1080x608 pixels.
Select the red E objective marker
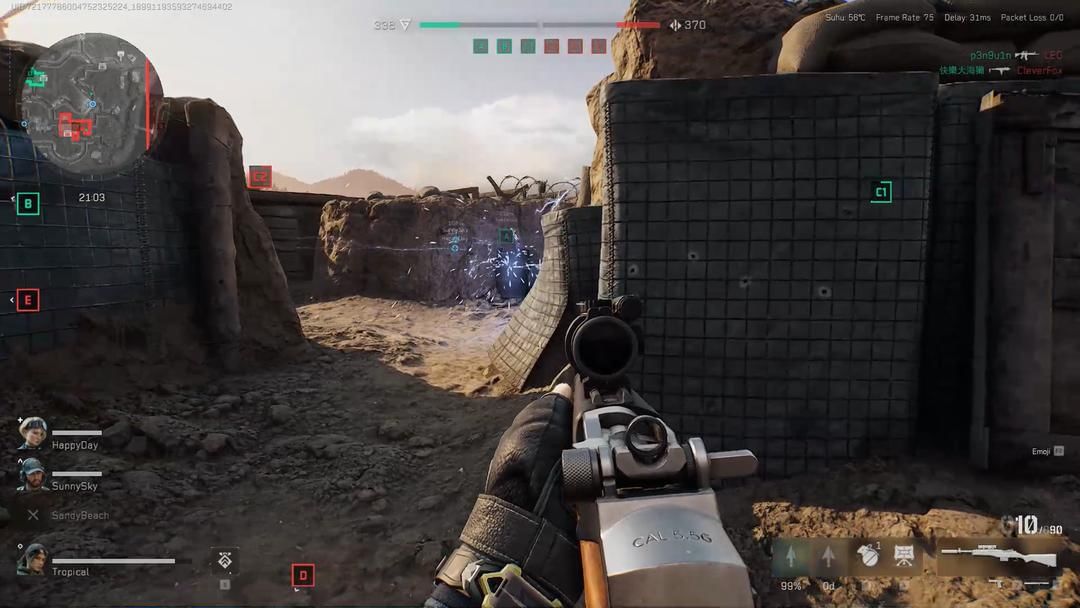point(28,299)
